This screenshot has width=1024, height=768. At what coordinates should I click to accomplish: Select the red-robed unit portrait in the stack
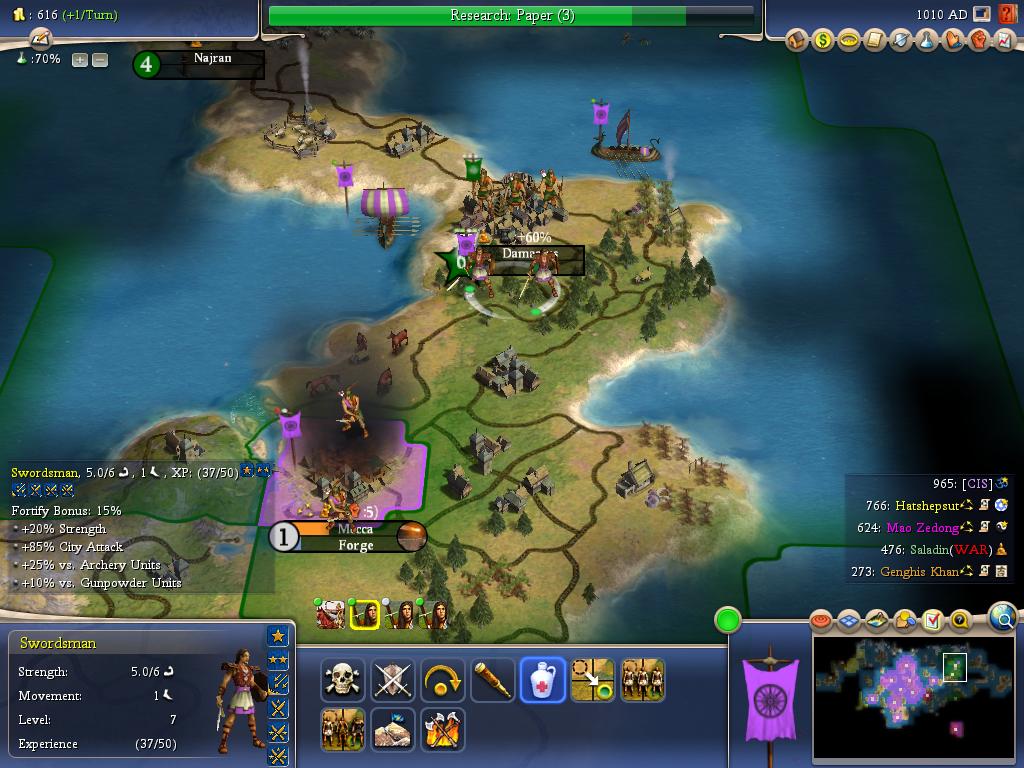[331, 615]
